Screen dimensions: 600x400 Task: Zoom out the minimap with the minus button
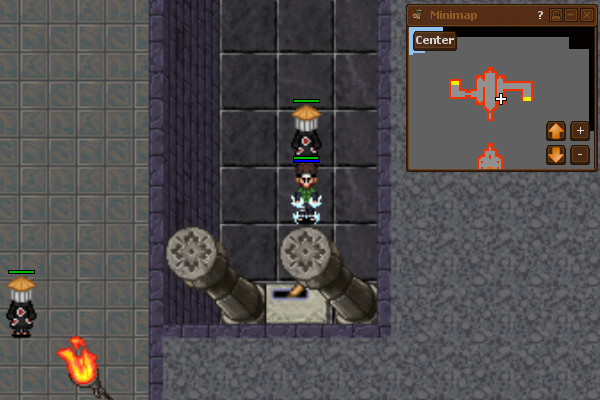(x=580, y=155)
